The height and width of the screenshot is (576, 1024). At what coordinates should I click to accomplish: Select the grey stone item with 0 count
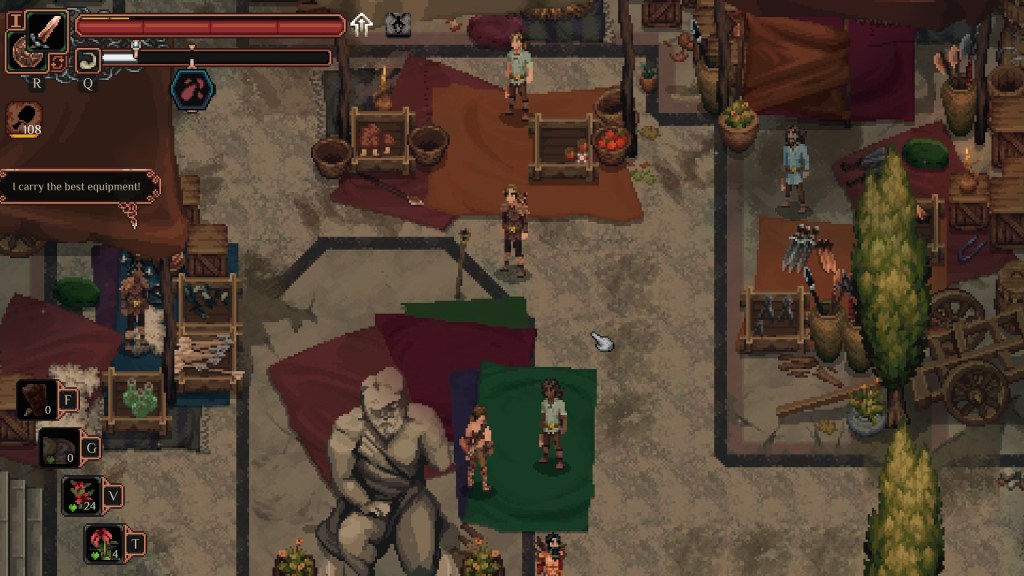click(59, 447)
